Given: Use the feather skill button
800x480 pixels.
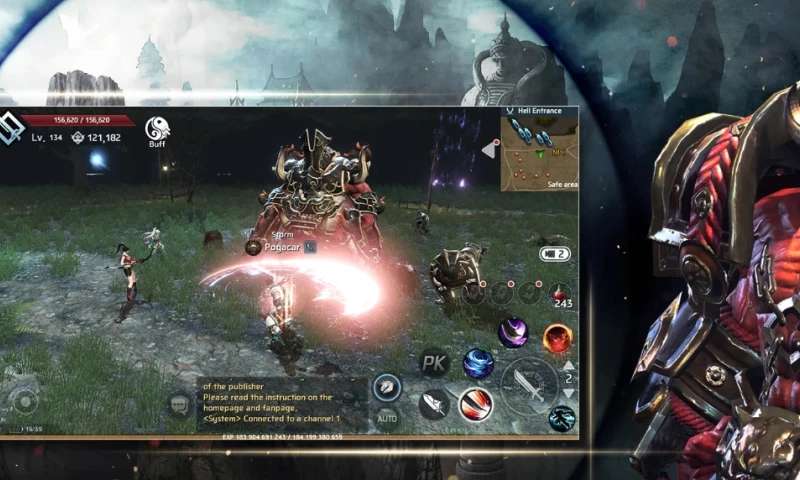Looking at the screenshot, I should coord(433,404).
